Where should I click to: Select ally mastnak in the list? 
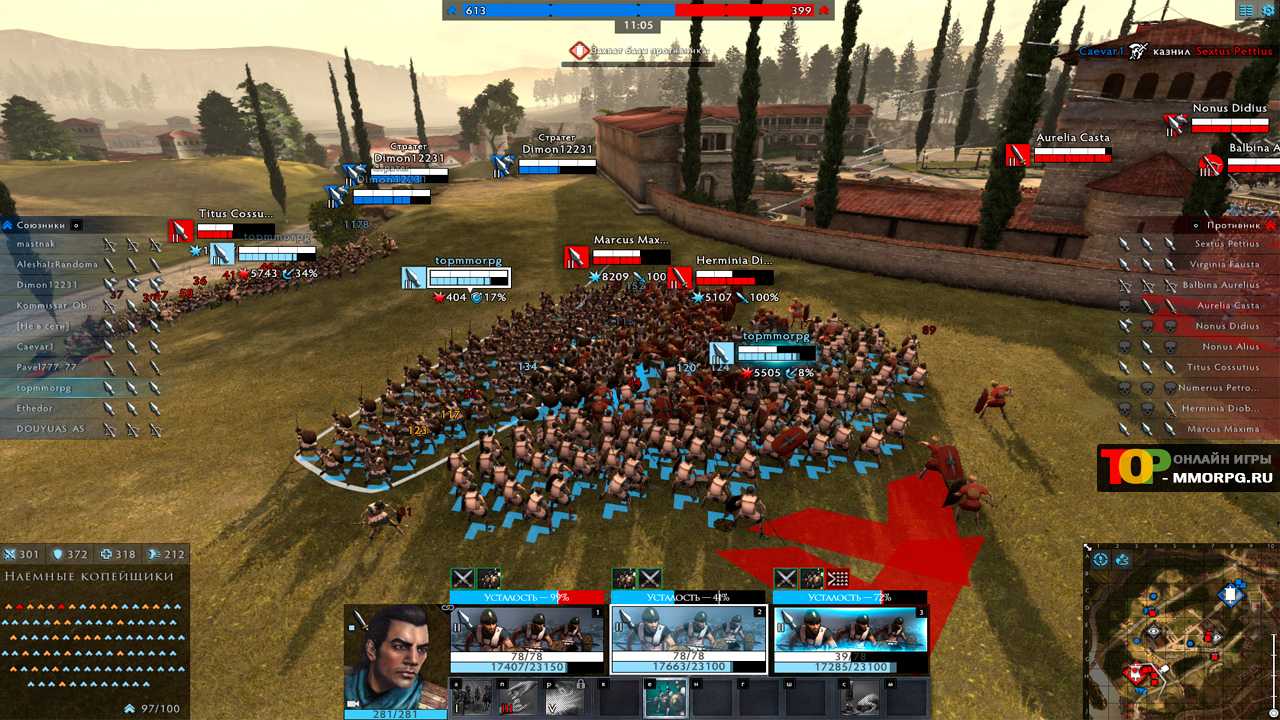(38, 244)
